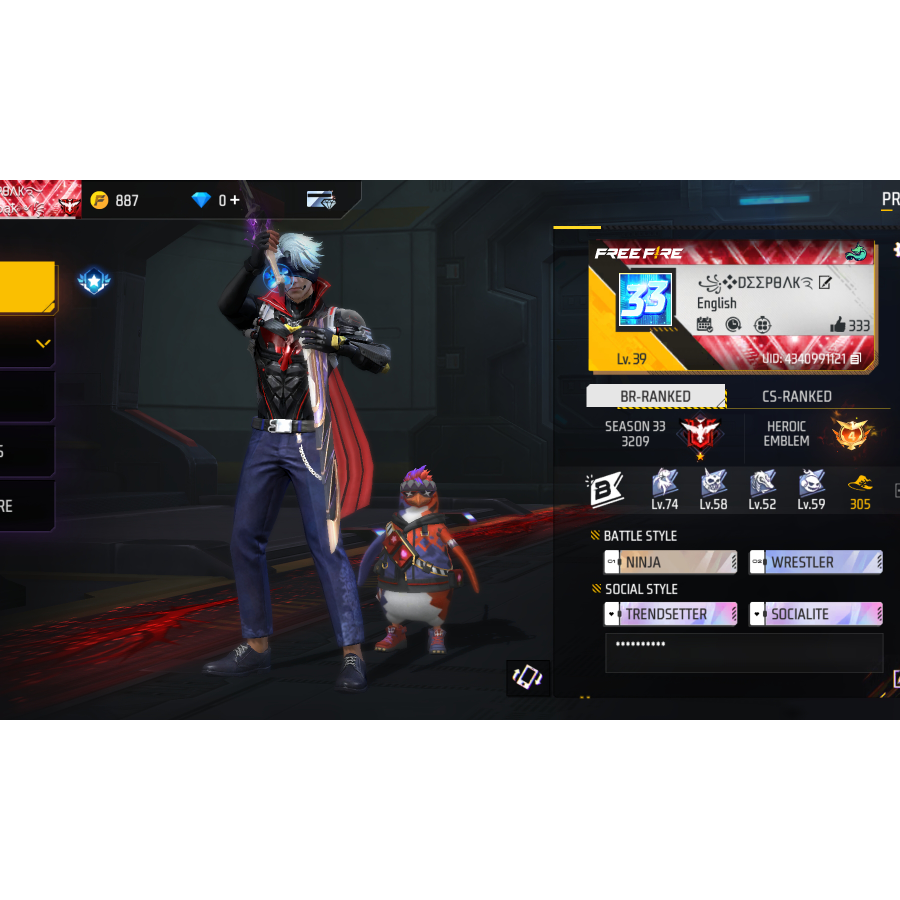Select the TRENDSETTER social style tag
900x900 pixels.
point(670,614)
